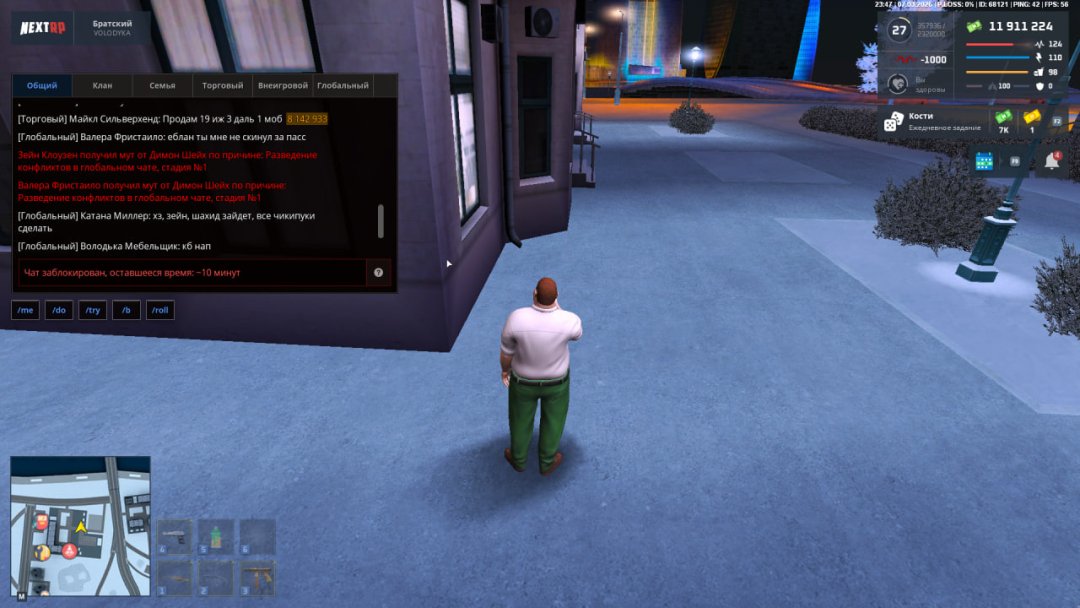Select the pistol in hotbar slot 4
Viewport: 1080px width, 608px height.
coord(175,536)
